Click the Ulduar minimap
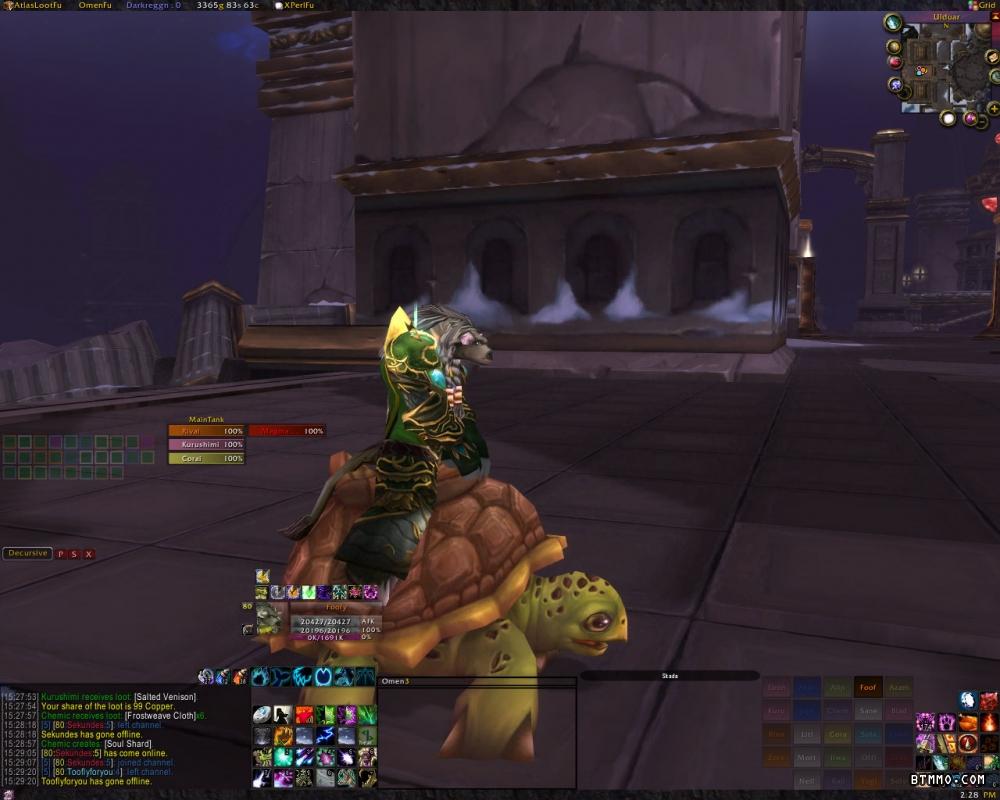 (x=946, y=70)
